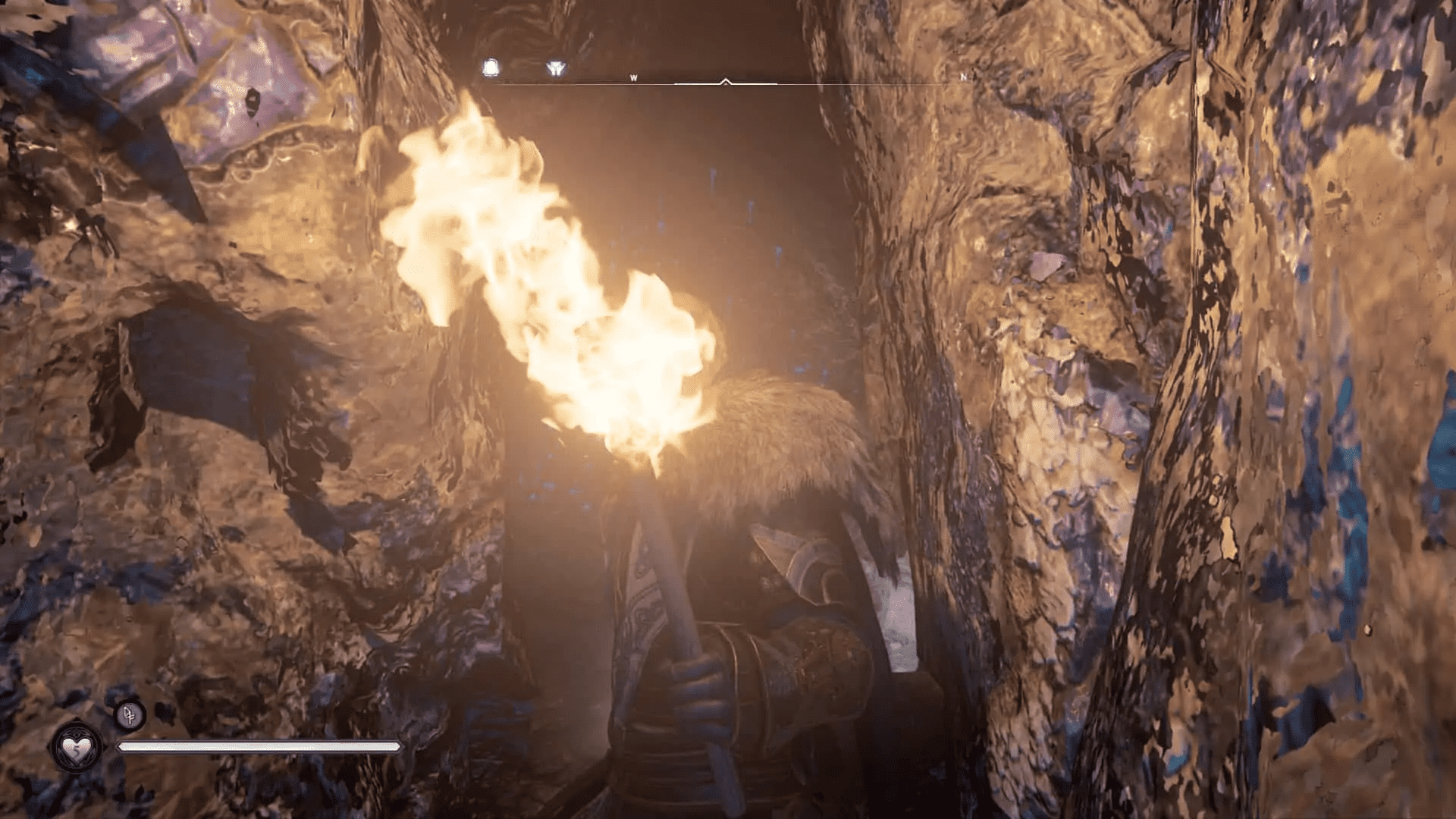Click the doorway objective icon on the compass
The height and width of the screenshot is (819, 1456).
pos(489,65)
